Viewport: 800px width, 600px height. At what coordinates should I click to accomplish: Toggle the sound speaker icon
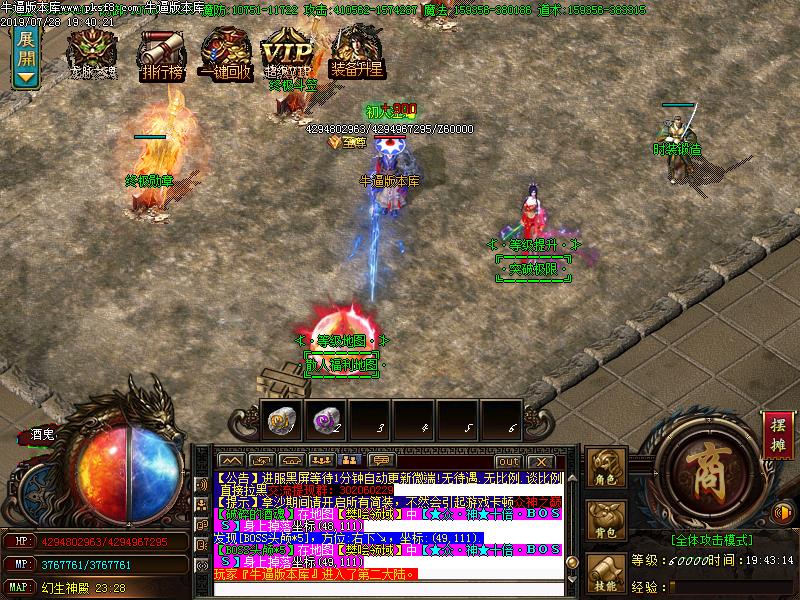click(785, 512)
